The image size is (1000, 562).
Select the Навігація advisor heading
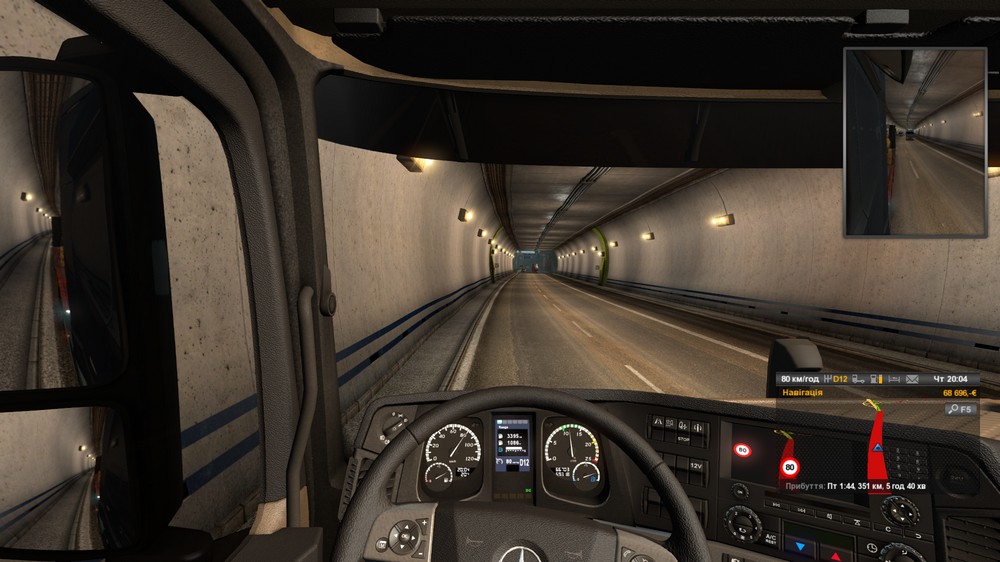(802, 393)
